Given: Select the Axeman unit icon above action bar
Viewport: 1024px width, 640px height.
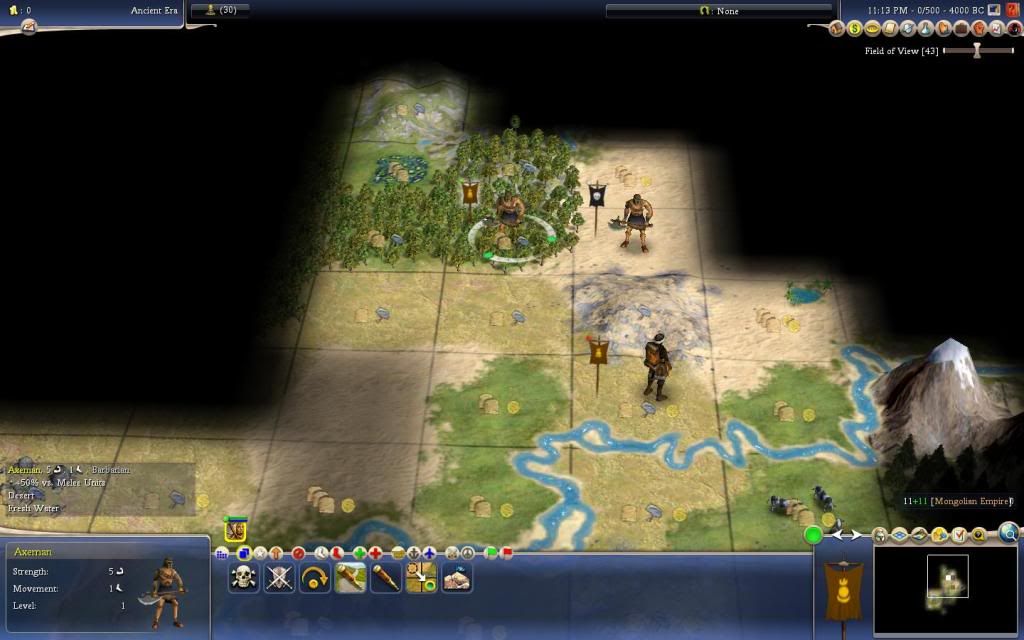Looking at the screenshot, I should 235,531.
